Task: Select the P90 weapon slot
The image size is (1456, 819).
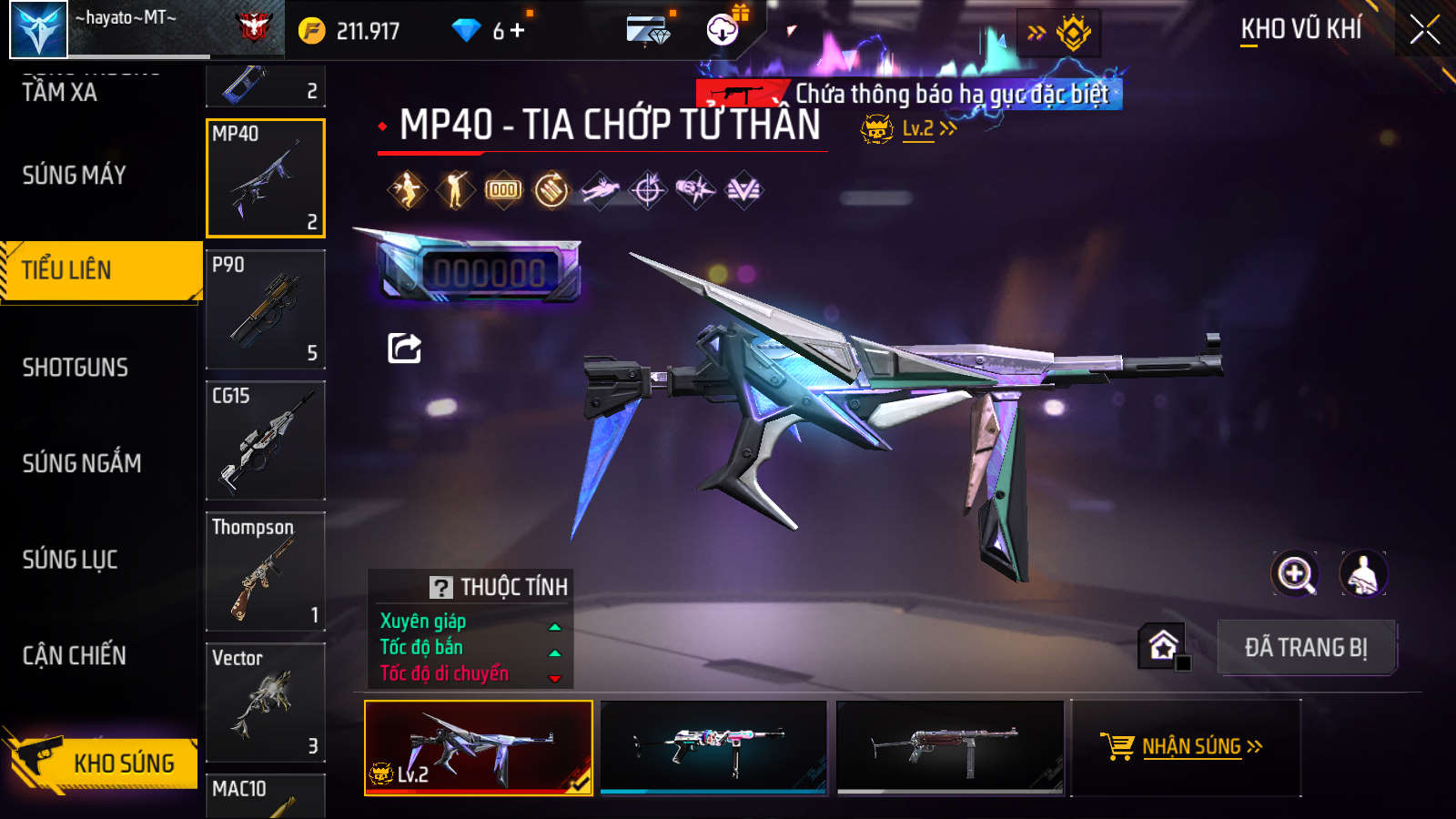Action: [266, 309]
